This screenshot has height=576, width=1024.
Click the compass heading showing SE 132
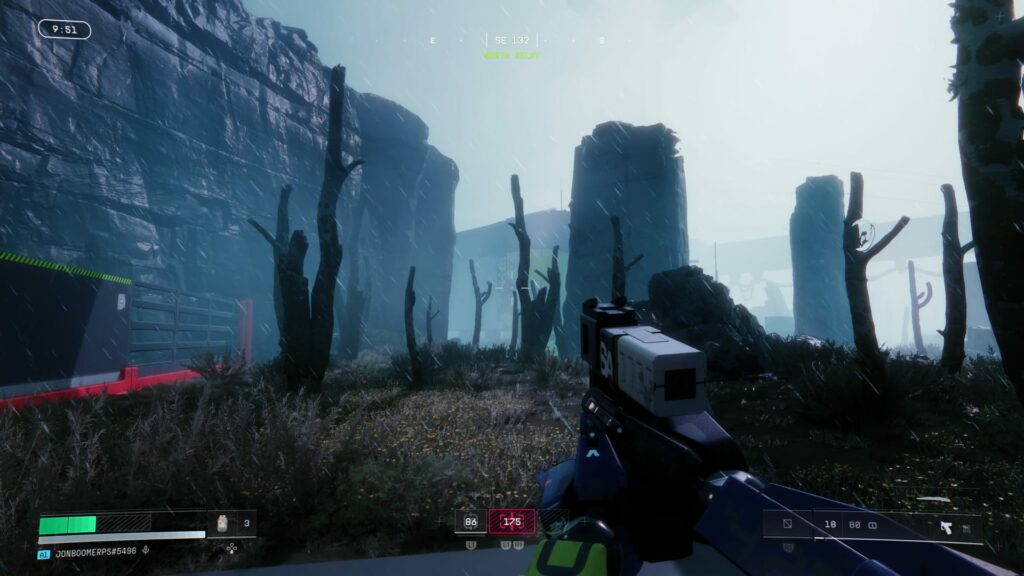point(513,40)
